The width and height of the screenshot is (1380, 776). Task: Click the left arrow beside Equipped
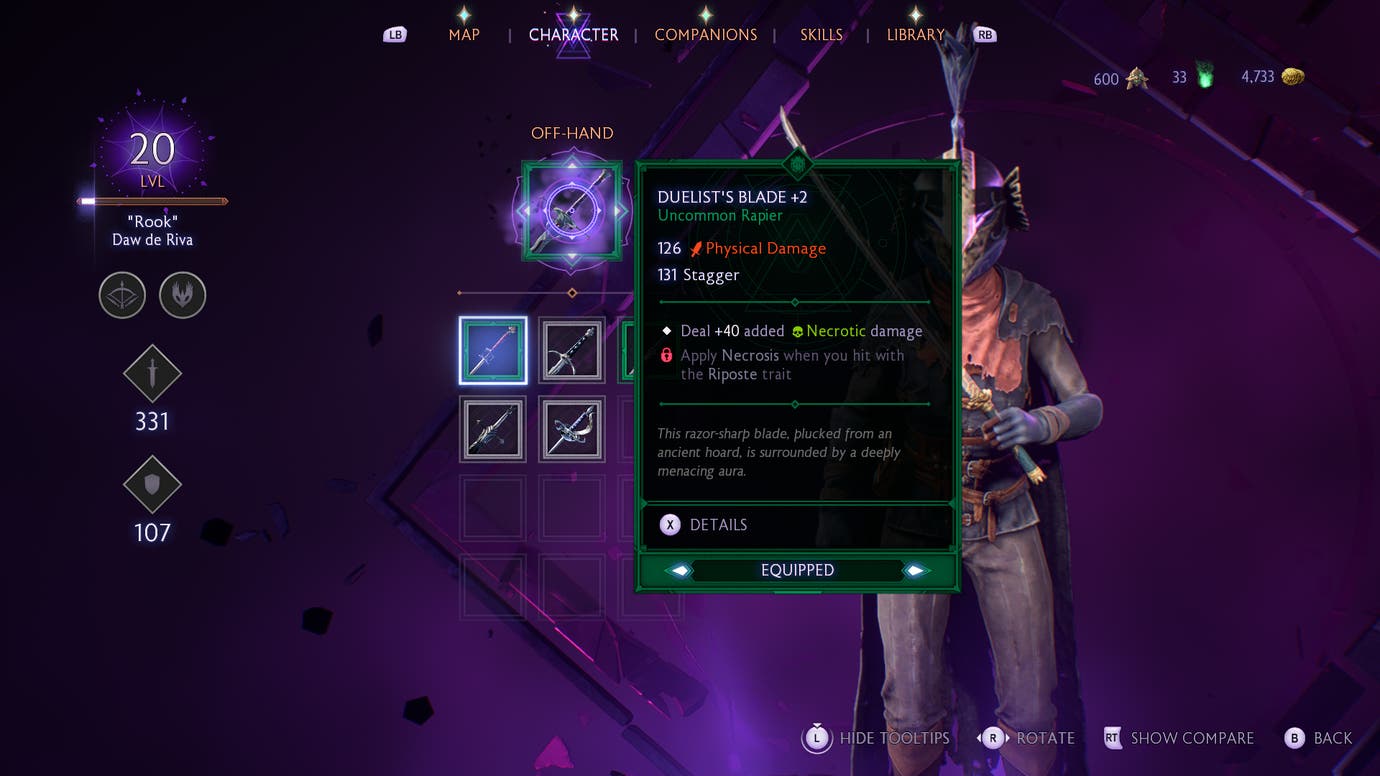tap(680, 570)
